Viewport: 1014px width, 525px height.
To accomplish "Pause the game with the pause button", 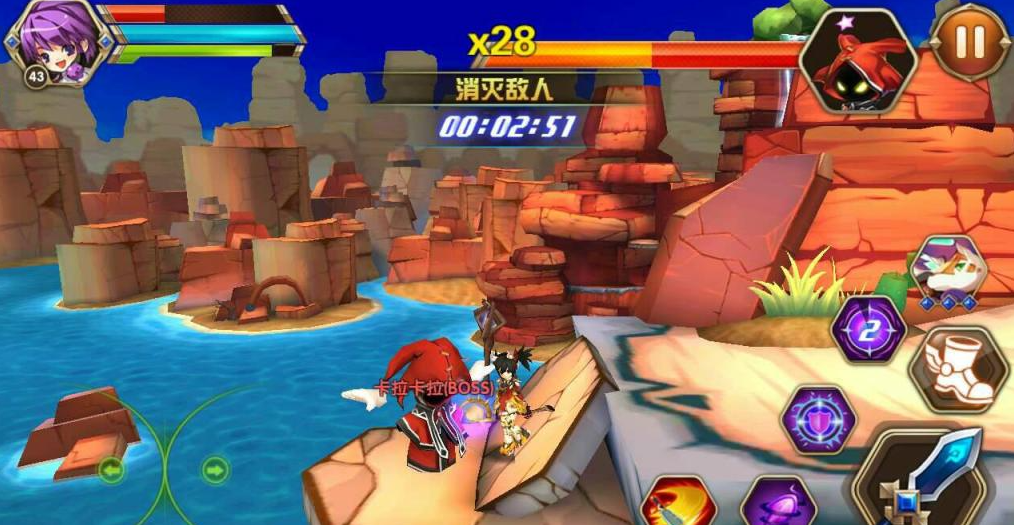I will pos(969,42).
